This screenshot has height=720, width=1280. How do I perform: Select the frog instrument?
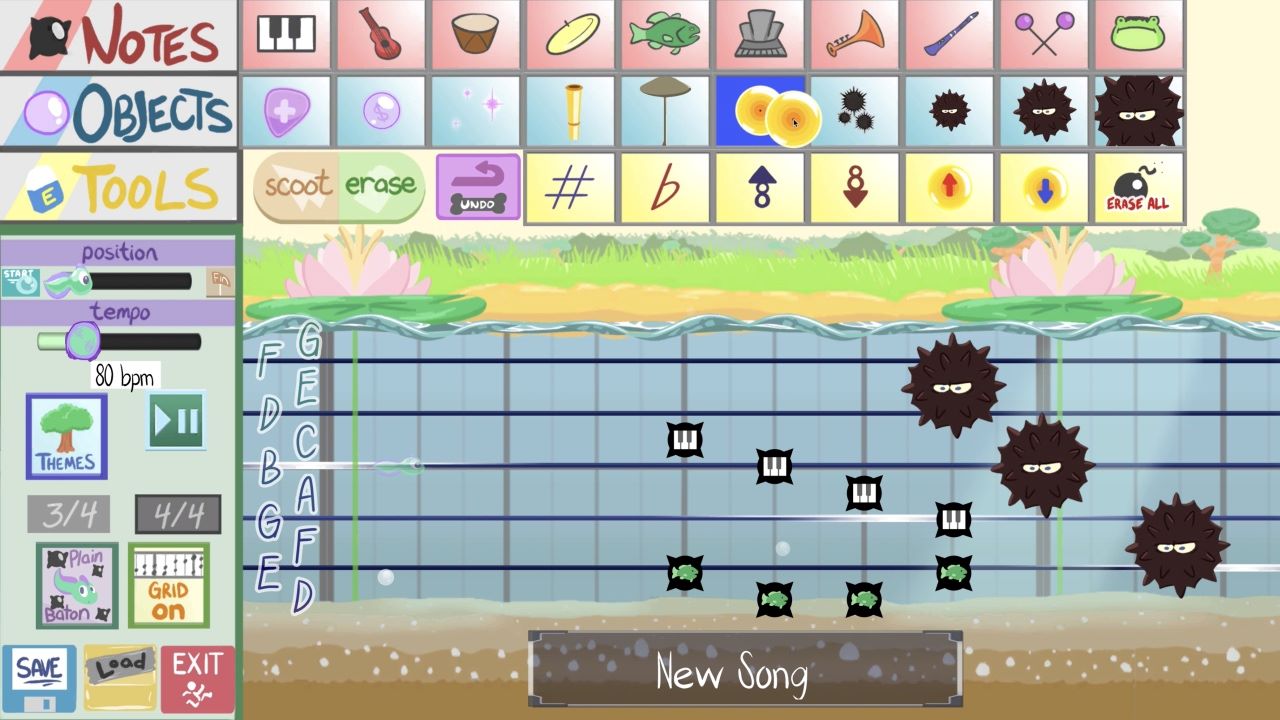point(1139,36)
